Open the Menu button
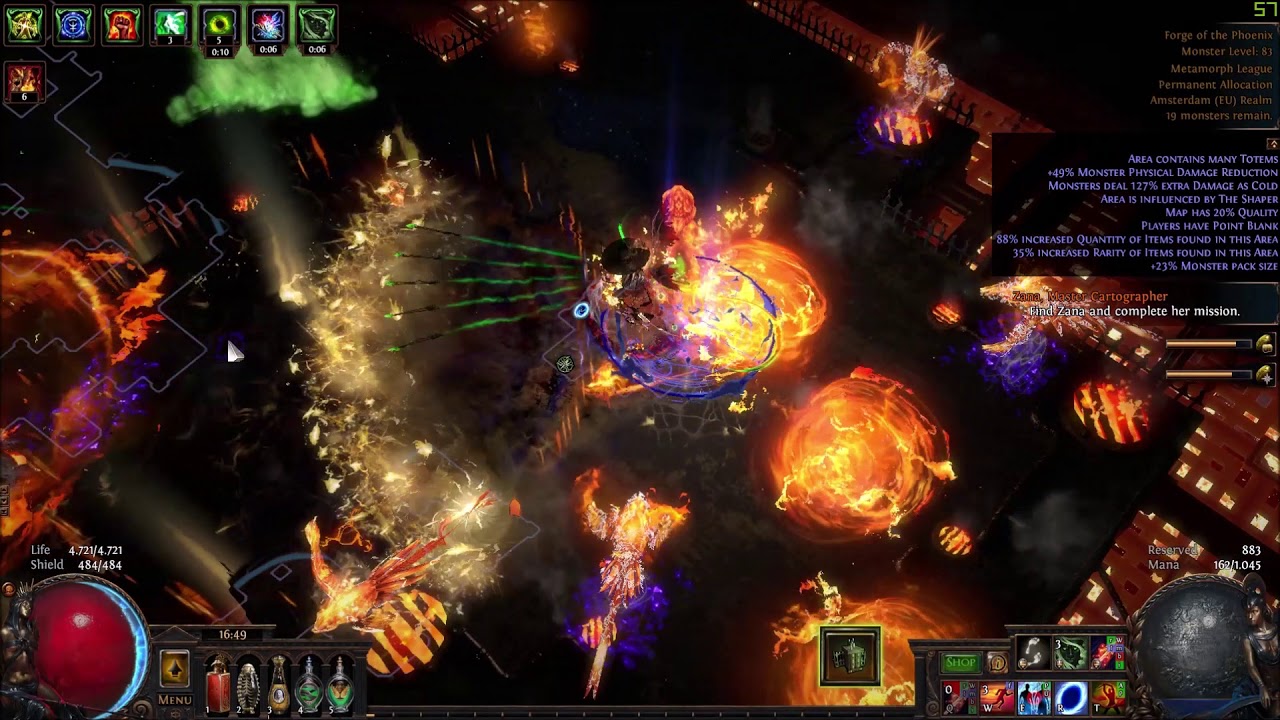The width and height of the screenshot is (1280, 720). [174, 700]
